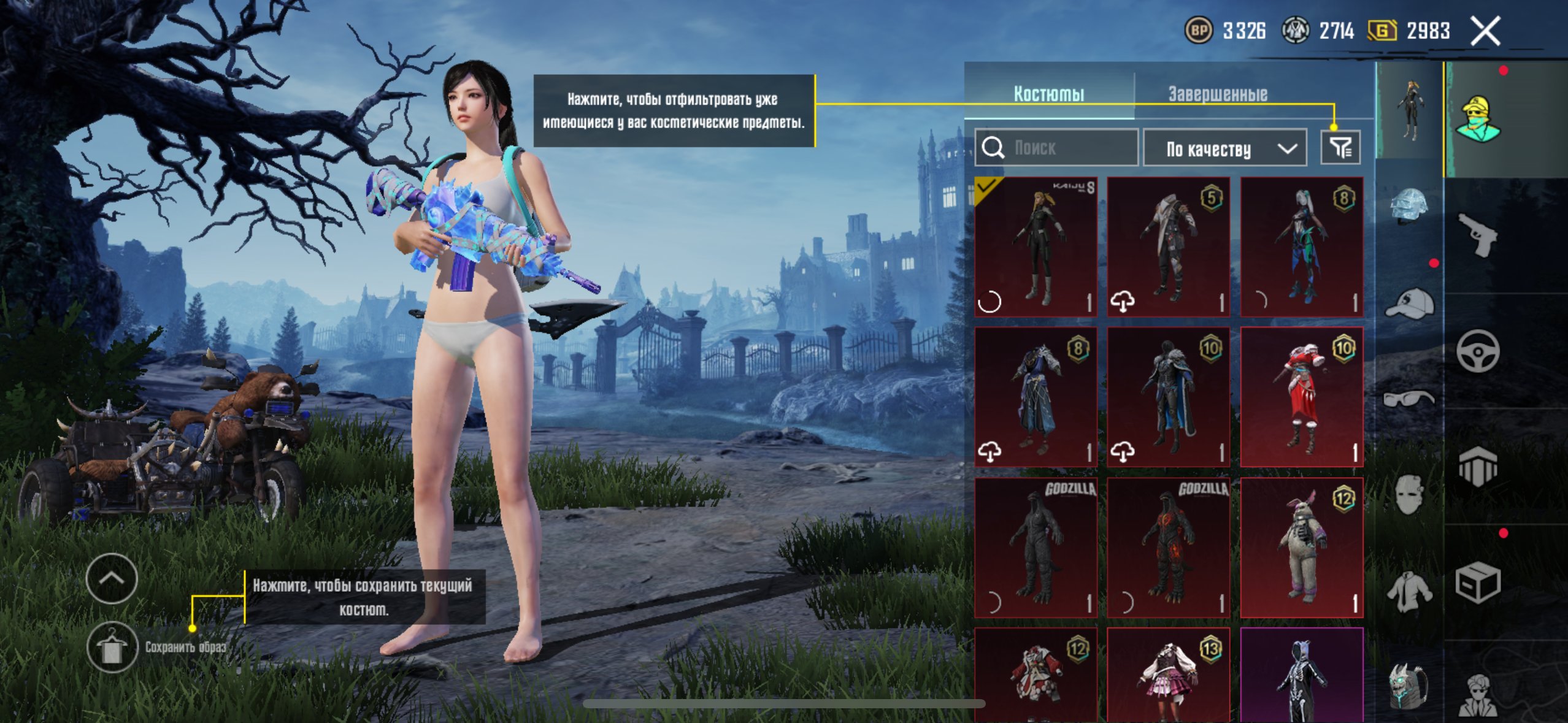The height and width of the screenshot is (723, 1568).
Task: Open the helmet category
Action: (x=1409, y=206)
